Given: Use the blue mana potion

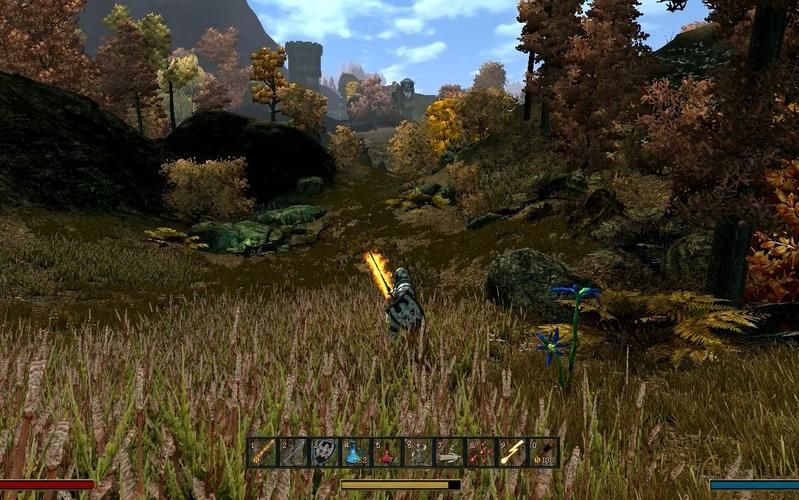Looking at the screenshot, I should (x=355, y=452).
